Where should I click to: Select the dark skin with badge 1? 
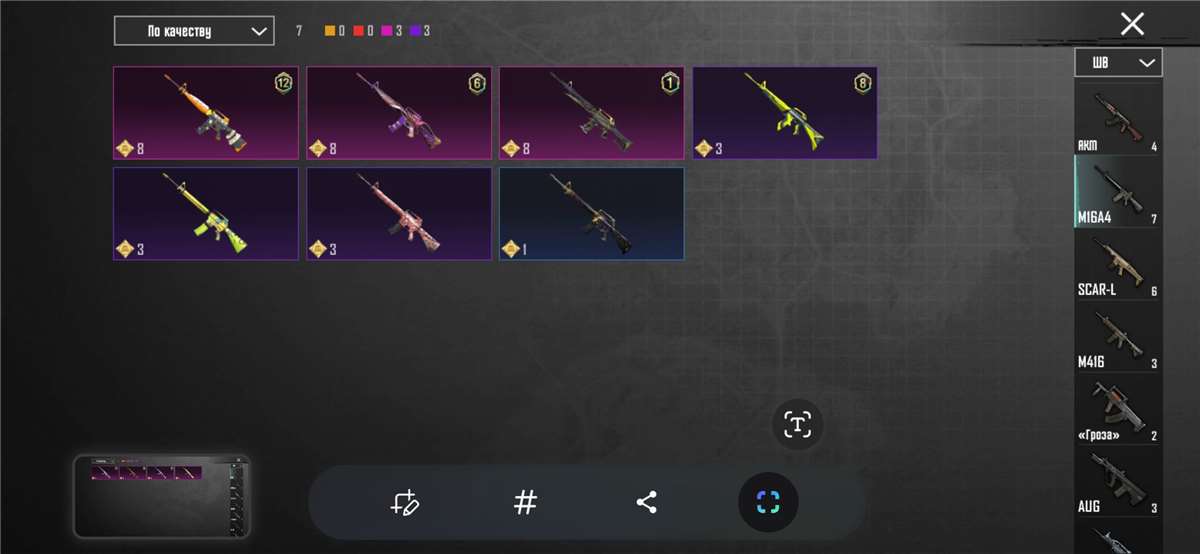pos(591,113)
